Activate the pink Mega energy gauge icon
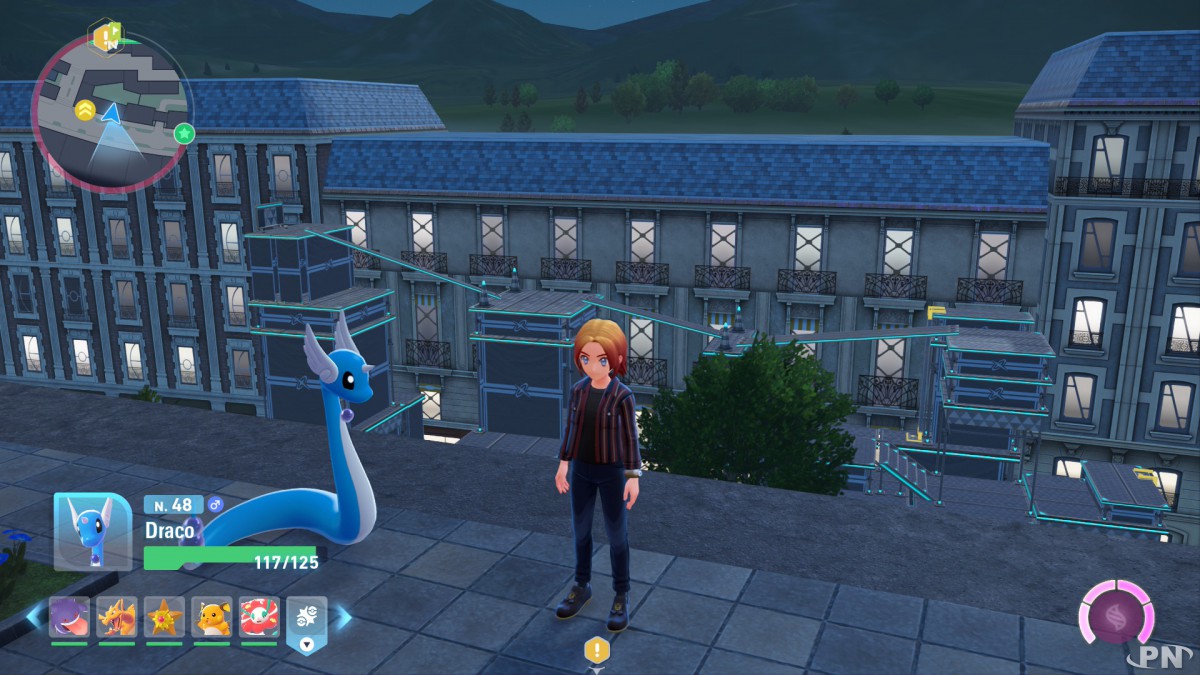Screen dimensions: 1200x675 point(1115,611)
